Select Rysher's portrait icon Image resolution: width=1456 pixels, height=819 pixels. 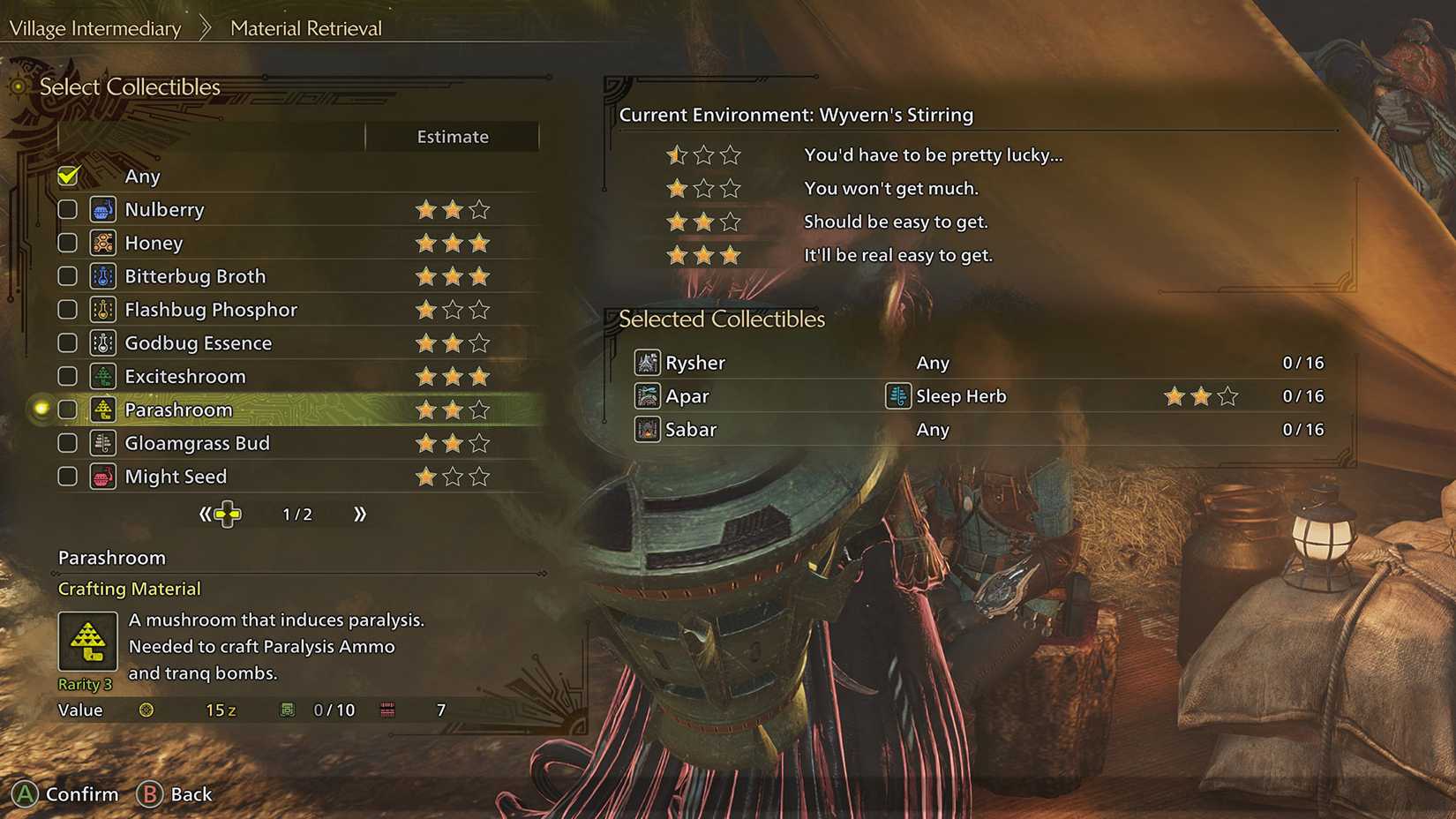647,362
